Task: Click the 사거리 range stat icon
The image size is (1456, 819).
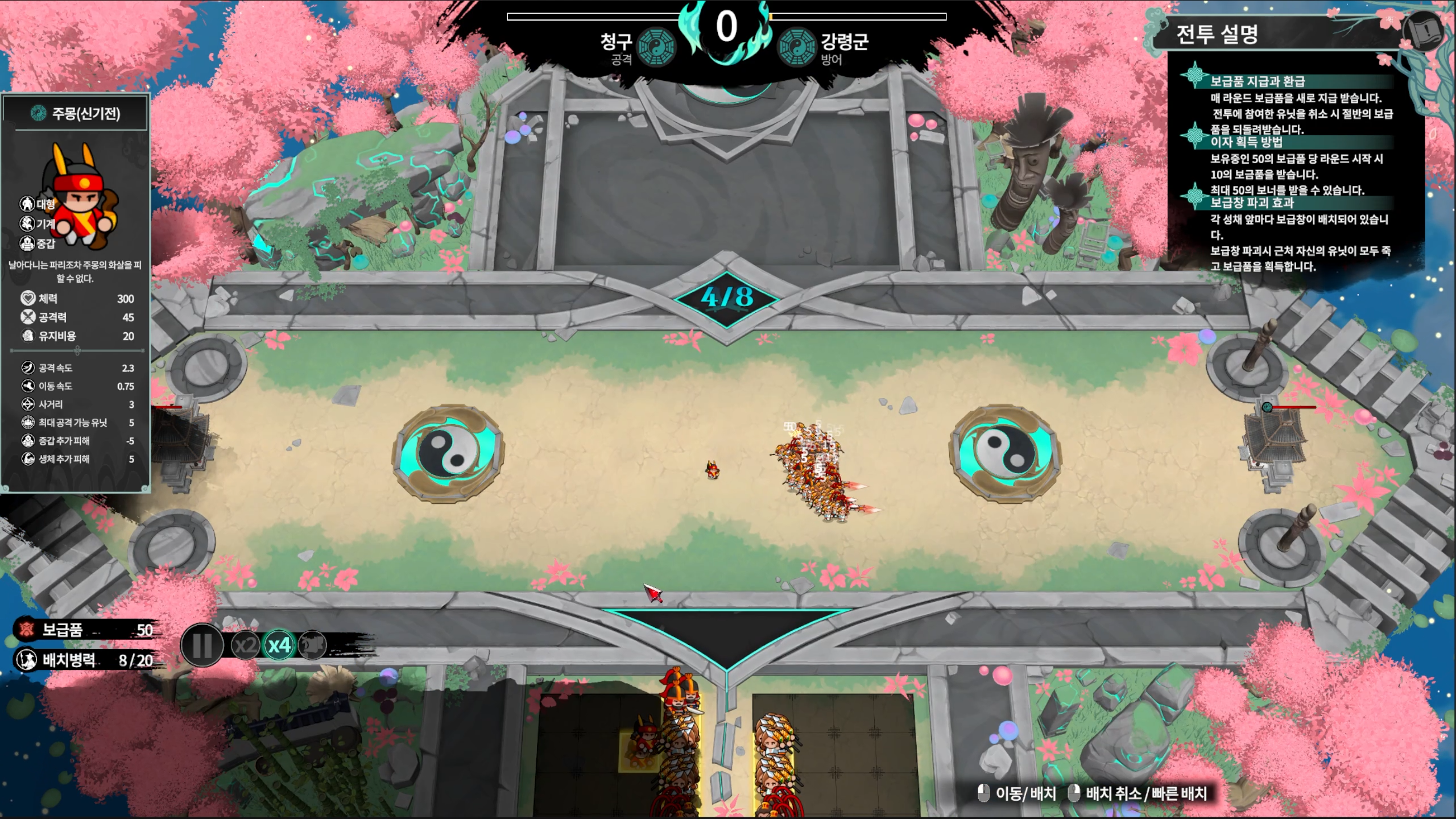Action: point(27,404)
